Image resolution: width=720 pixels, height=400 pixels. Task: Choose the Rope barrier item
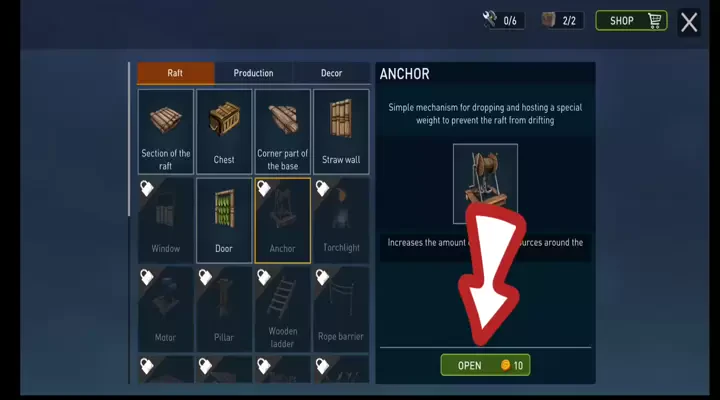341,308
